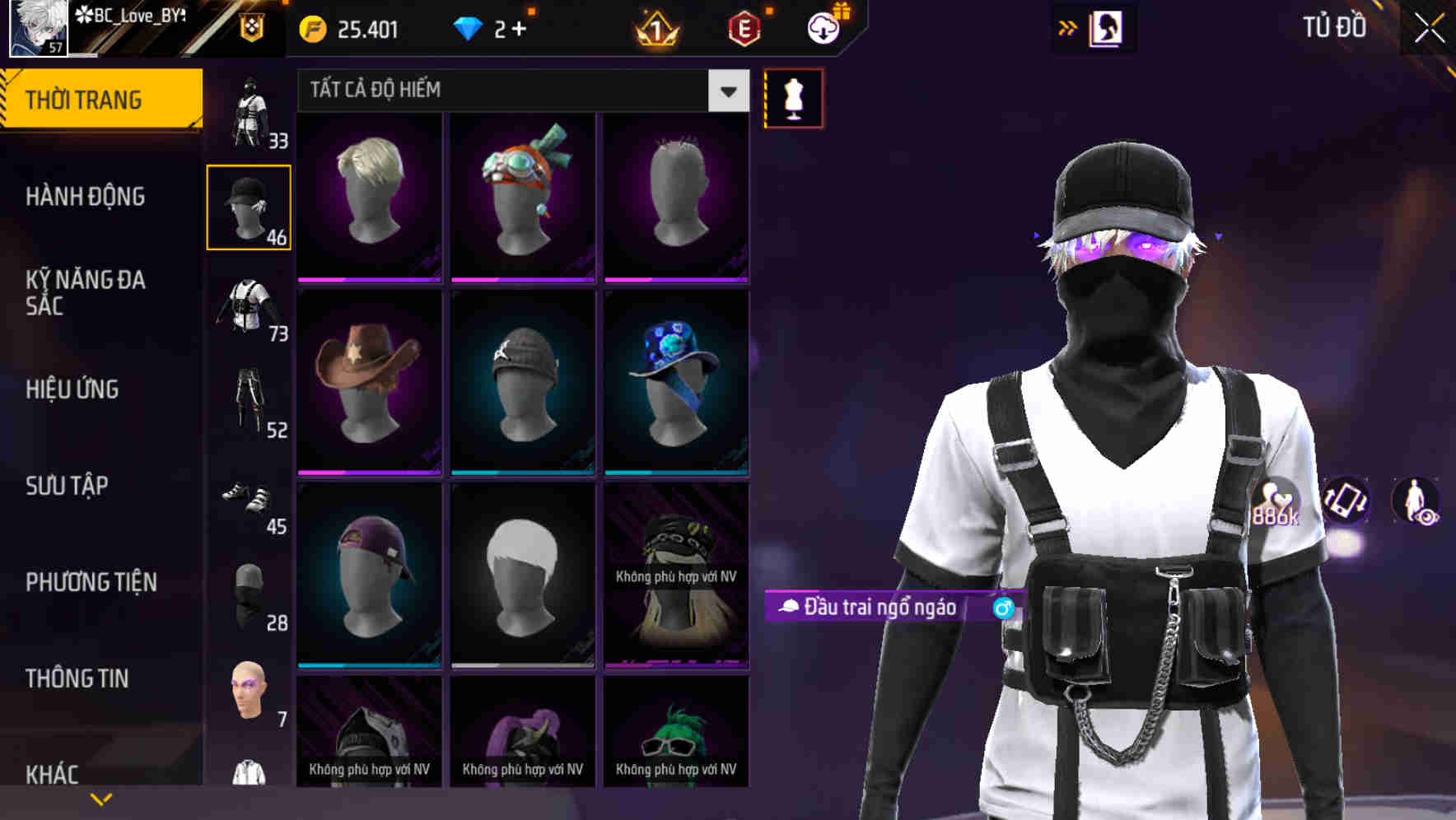The height and width of the screenshot is (820, 1456).
Task: Click the cloud download gift icon
Action: [x=823, y=29]
